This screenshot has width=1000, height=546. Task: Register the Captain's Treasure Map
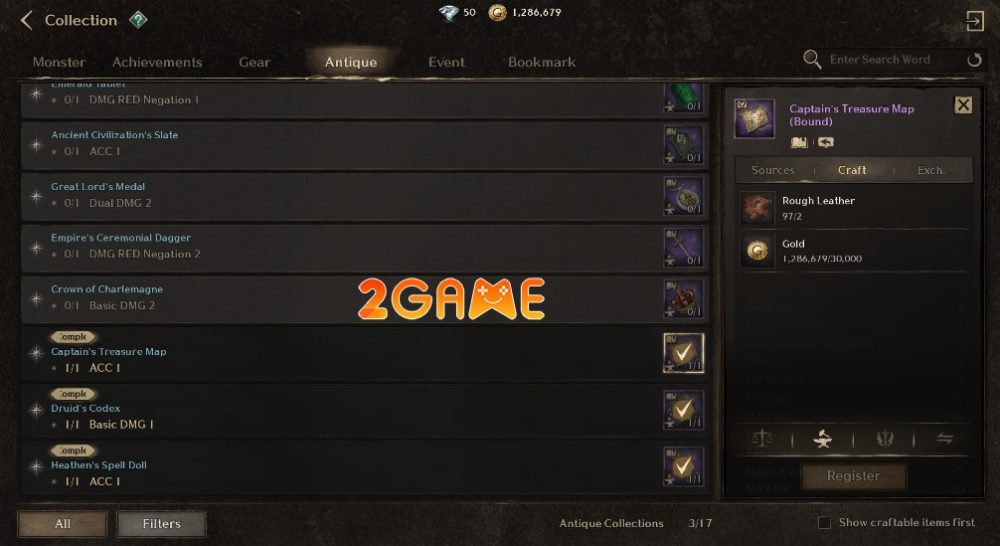(x=853, y=476)
